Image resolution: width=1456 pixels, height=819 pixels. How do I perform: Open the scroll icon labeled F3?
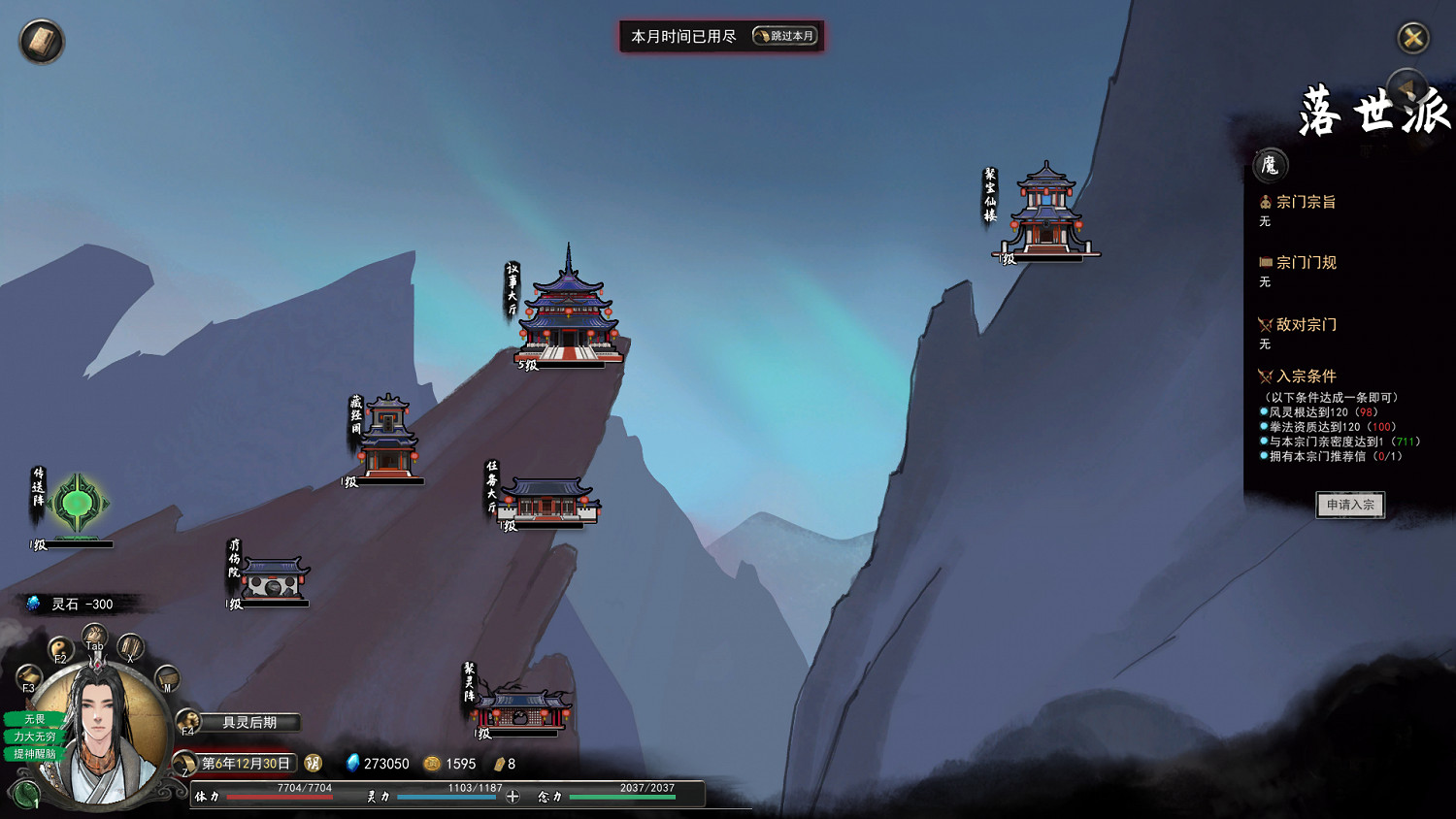[x=29, y=676]
